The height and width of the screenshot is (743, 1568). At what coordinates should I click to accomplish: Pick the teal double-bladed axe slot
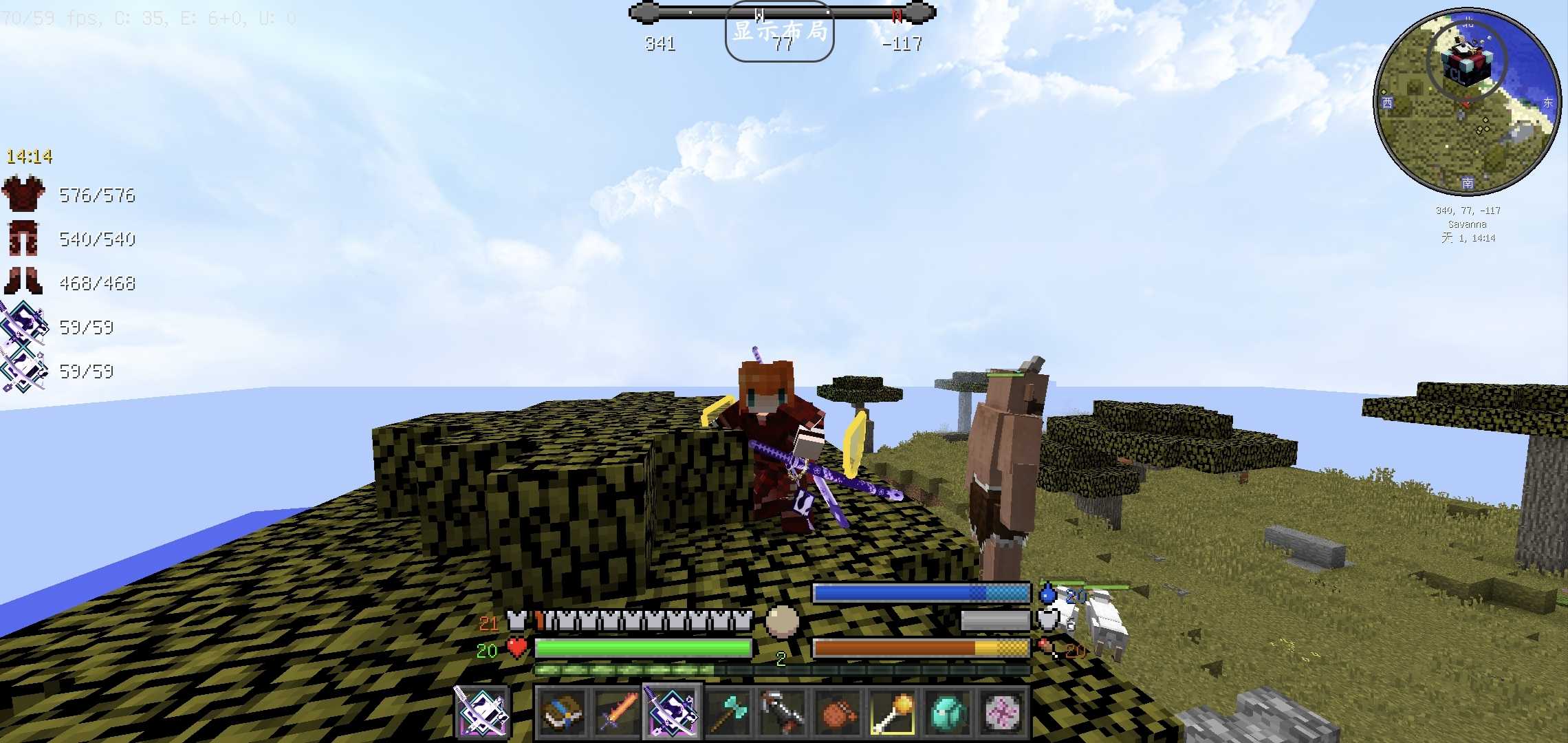pos(727,712)
